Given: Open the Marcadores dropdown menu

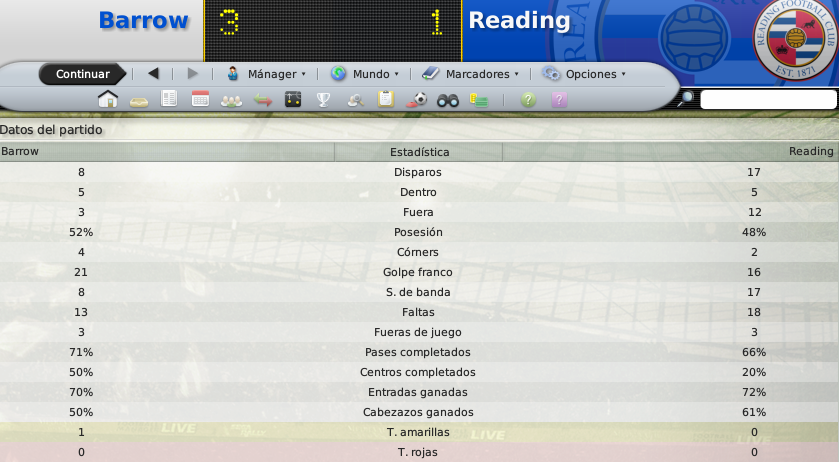Looking at the screenshot, I should point(471,74).
